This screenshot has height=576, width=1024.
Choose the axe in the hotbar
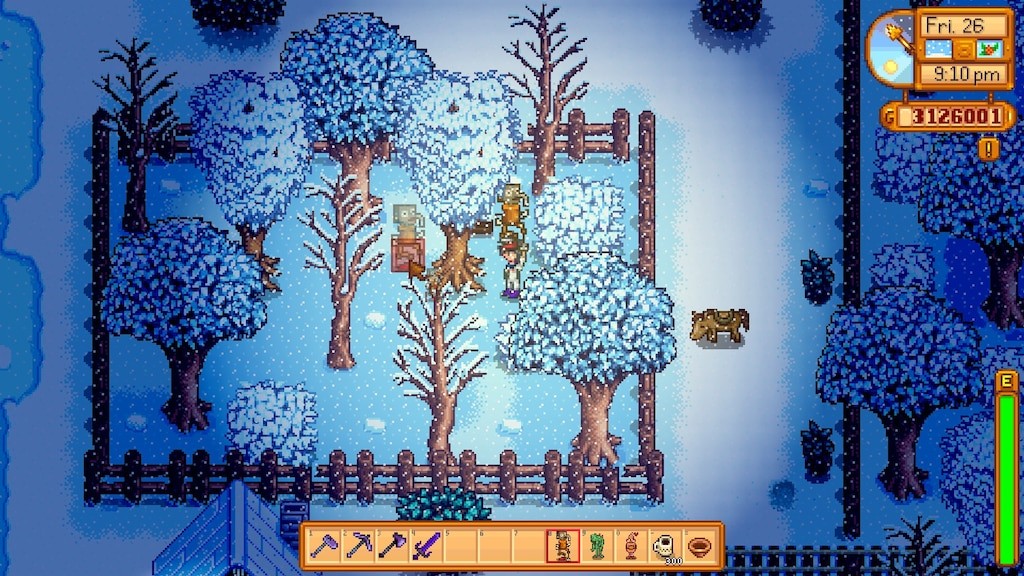[392, 546]
